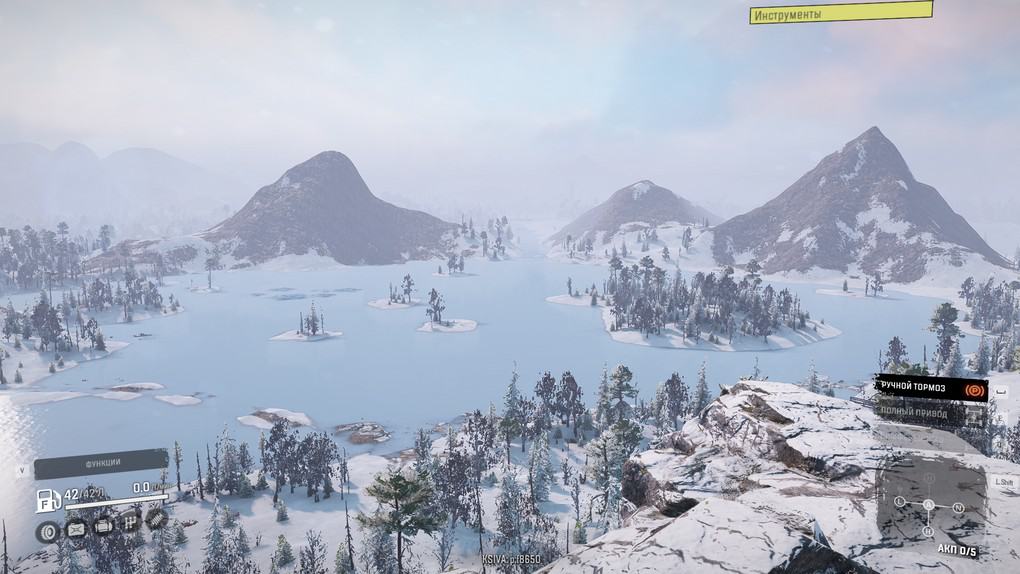Select the A automatic gear position
Screen dimensions: 1020x574
928,505
